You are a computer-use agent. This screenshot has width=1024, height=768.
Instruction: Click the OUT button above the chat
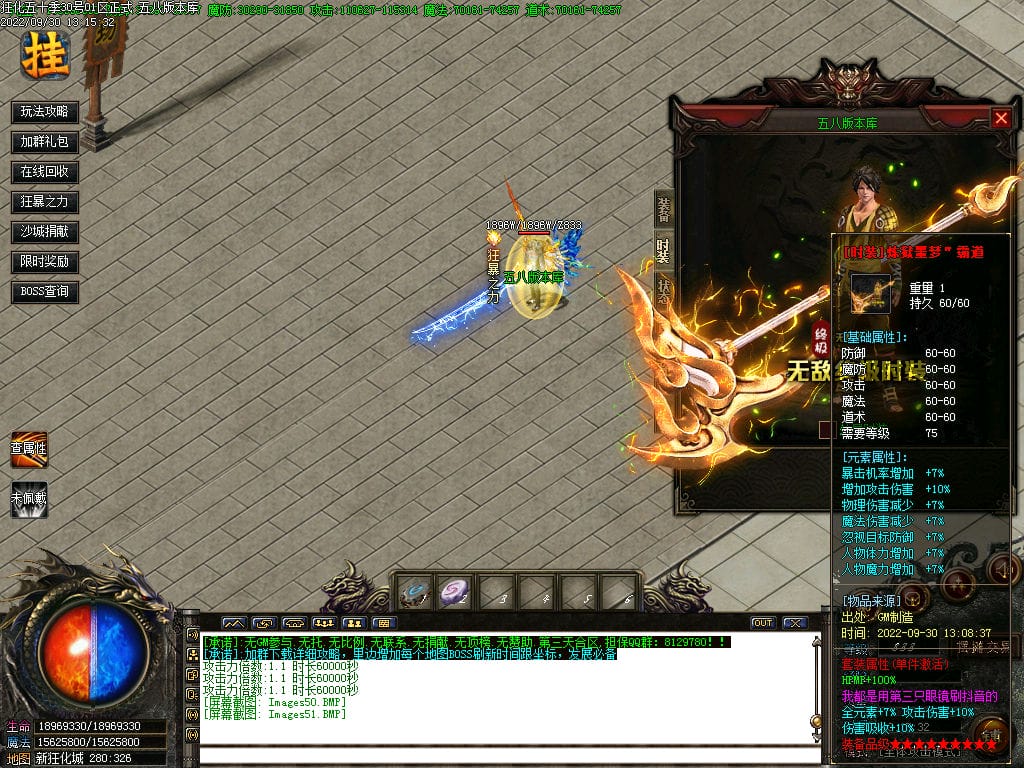coord(763,623)
